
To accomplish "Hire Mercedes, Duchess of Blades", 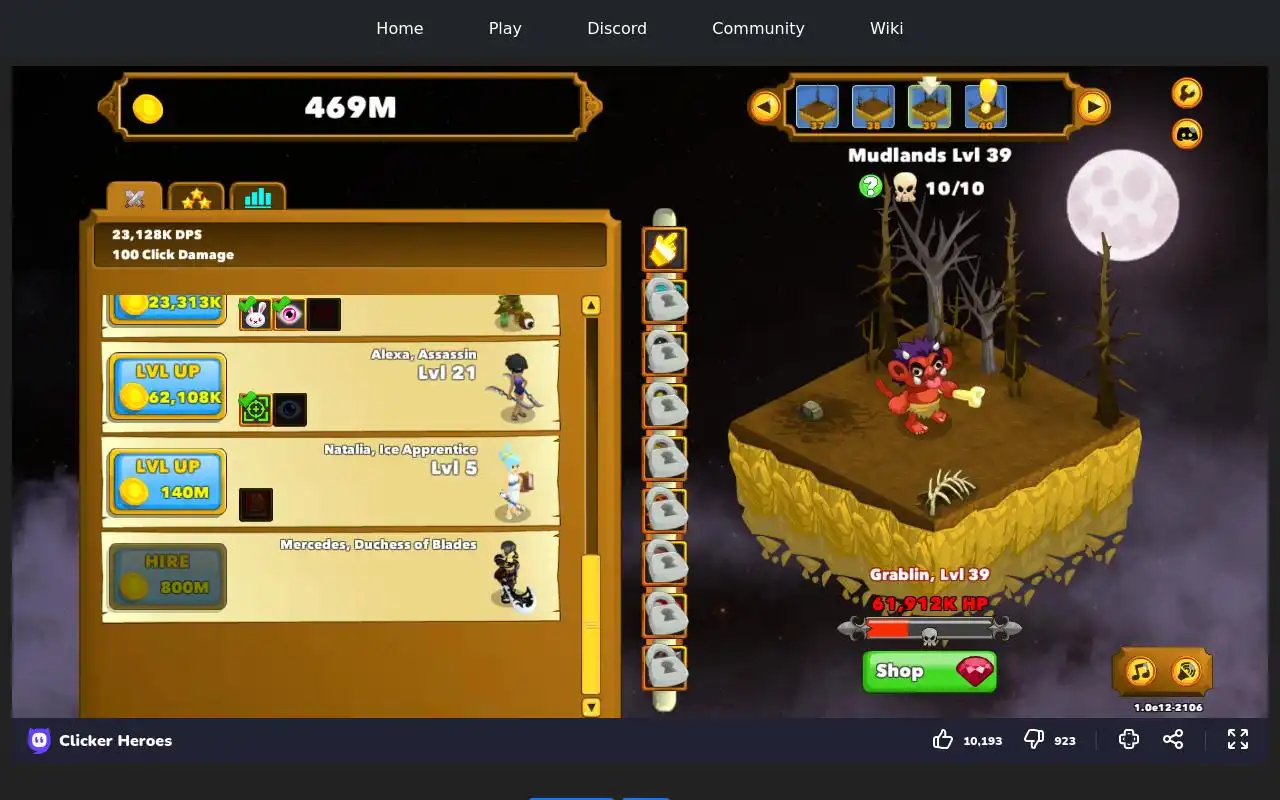I will (167, 576).
